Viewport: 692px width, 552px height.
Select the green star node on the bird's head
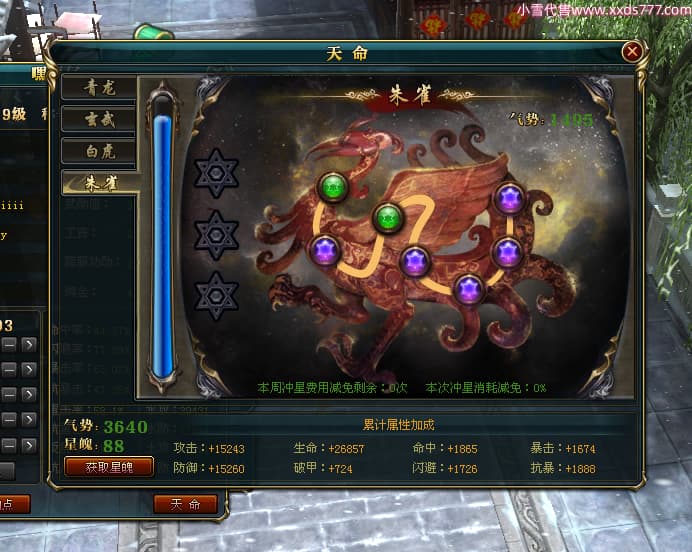coord(332,186)
